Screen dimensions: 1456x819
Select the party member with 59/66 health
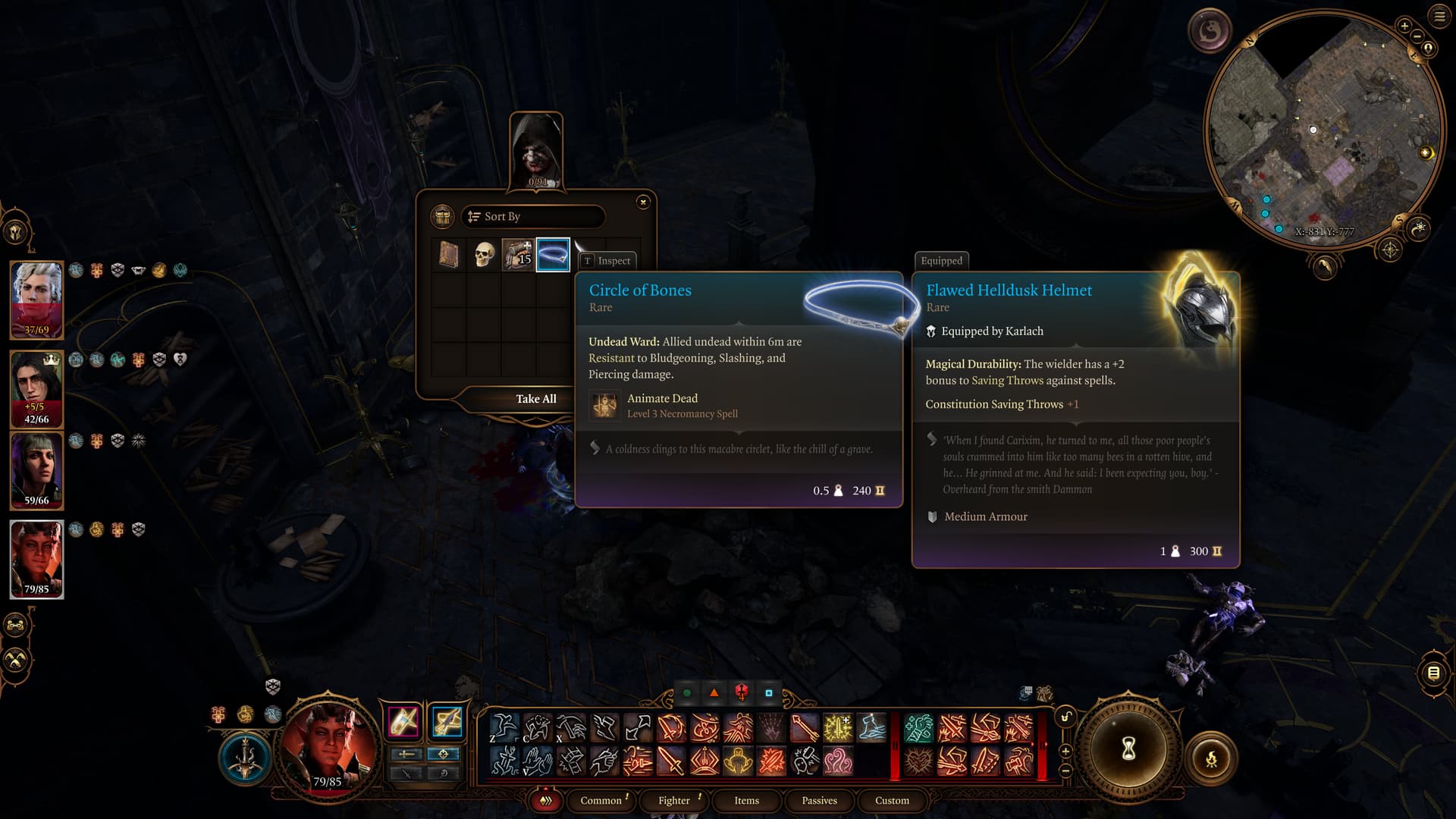(36, 470)
